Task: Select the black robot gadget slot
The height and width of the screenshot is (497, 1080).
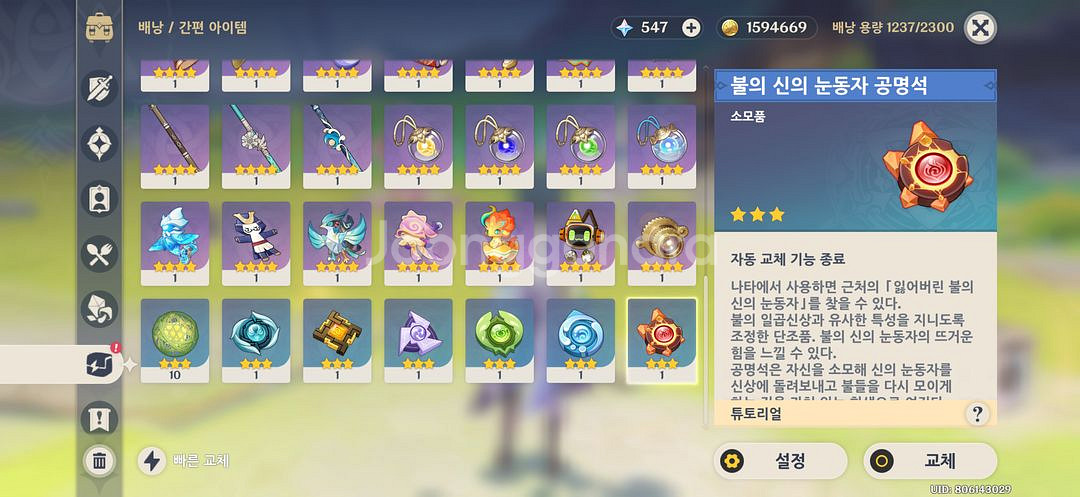Action: pos(580,241)
